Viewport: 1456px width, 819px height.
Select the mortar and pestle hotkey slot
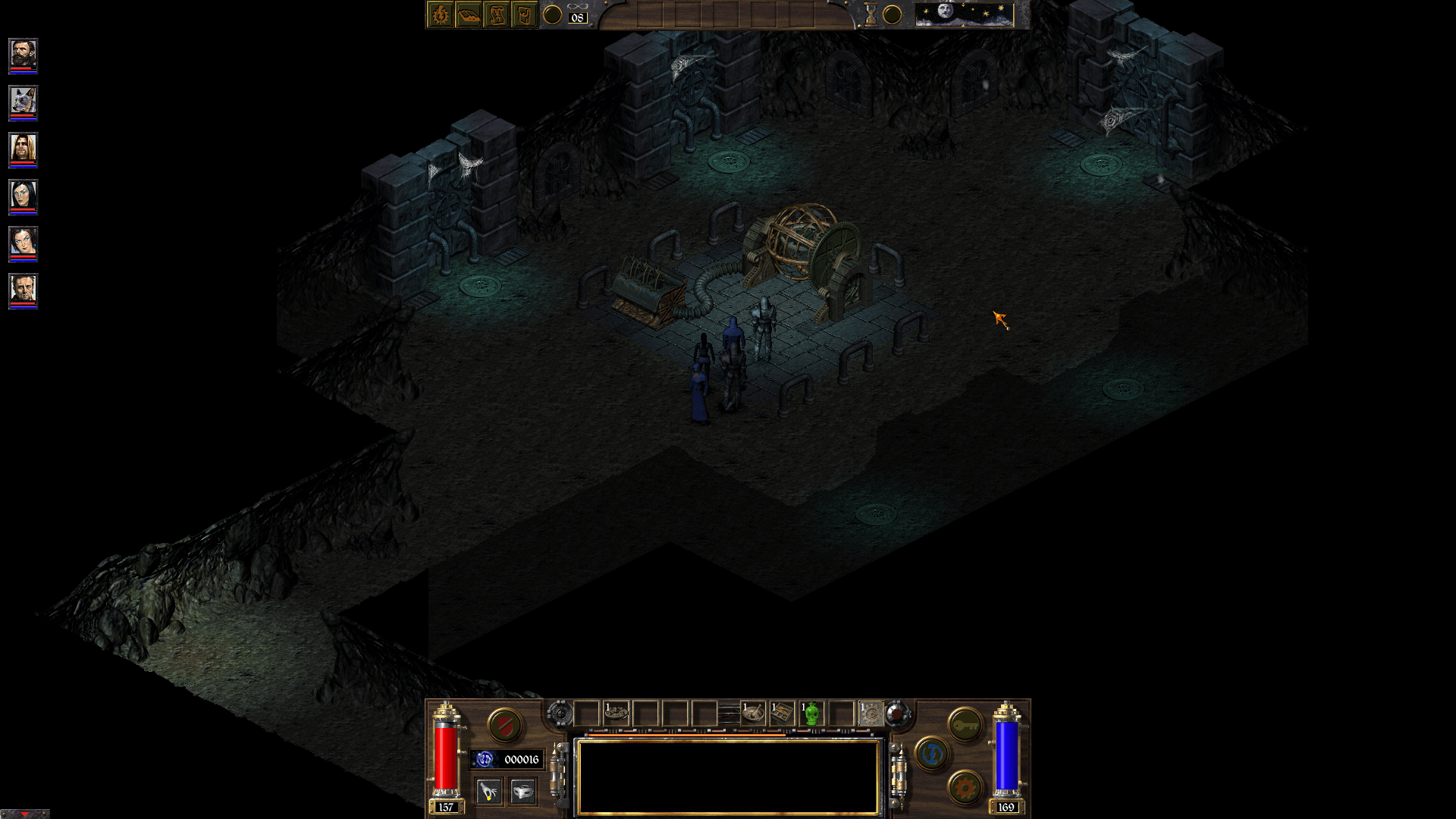753,714
